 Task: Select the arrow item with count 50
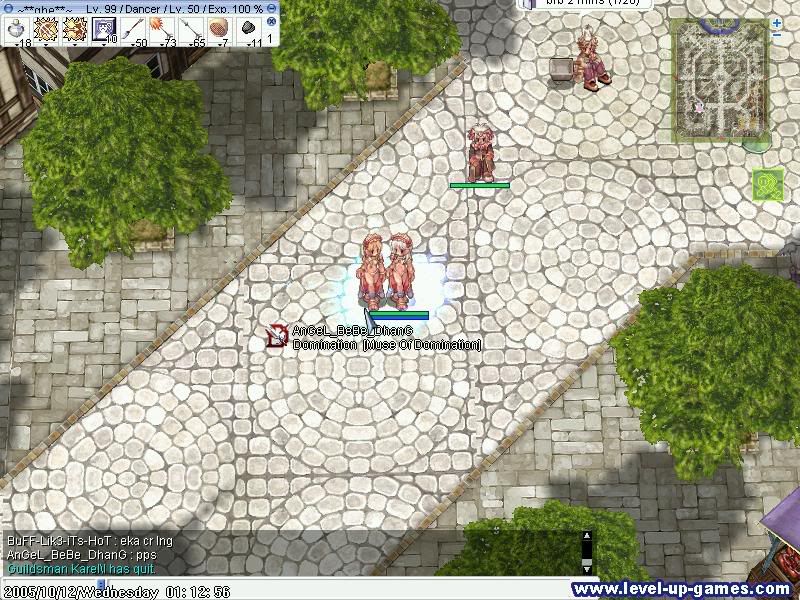pyautogui.click(x=133, y=28)
